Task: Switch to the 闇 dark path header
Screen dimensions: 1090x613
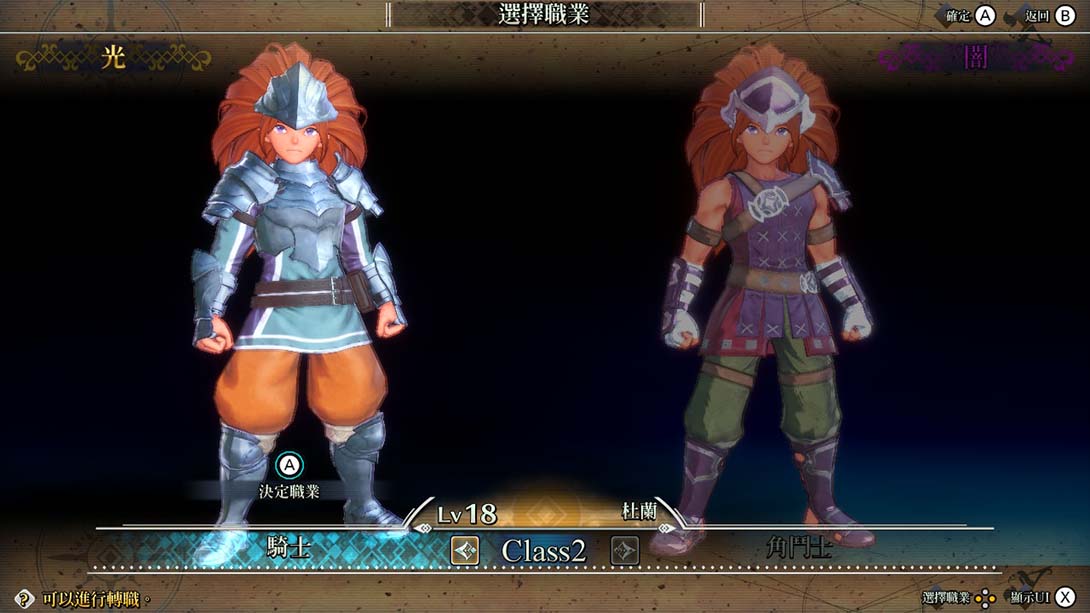Action: (x=974, y=58)
